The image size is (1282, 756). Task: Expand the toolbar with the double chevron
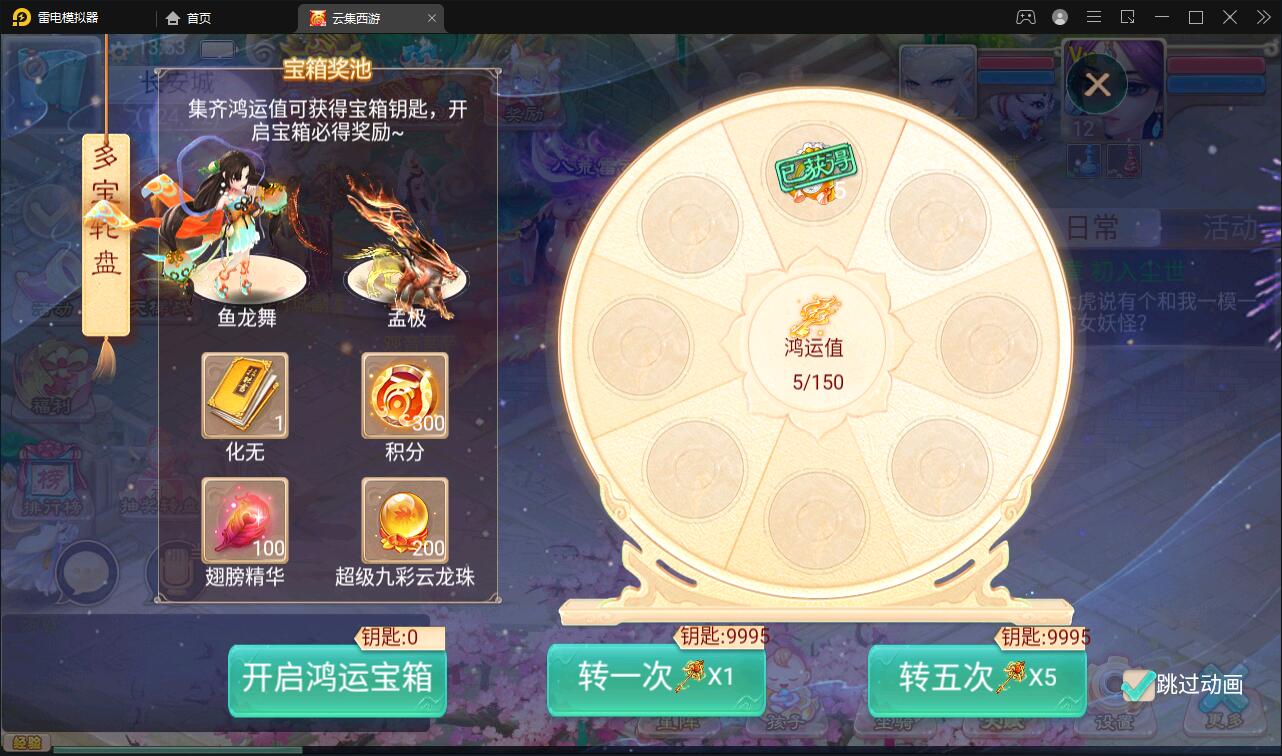click(x=1264, y=17)
